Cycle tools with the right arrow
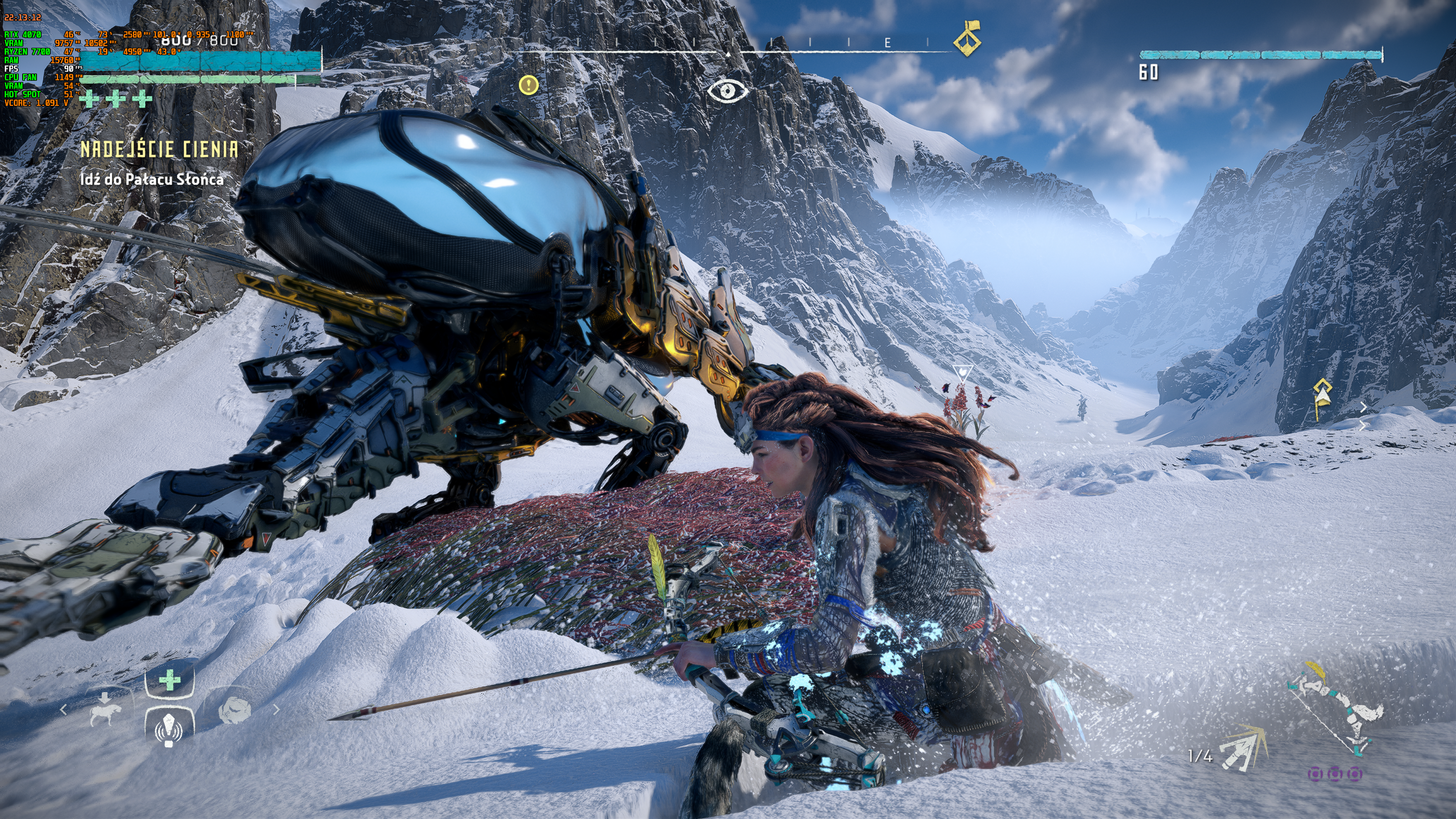 pyautogui.click(x=277, y=709)
